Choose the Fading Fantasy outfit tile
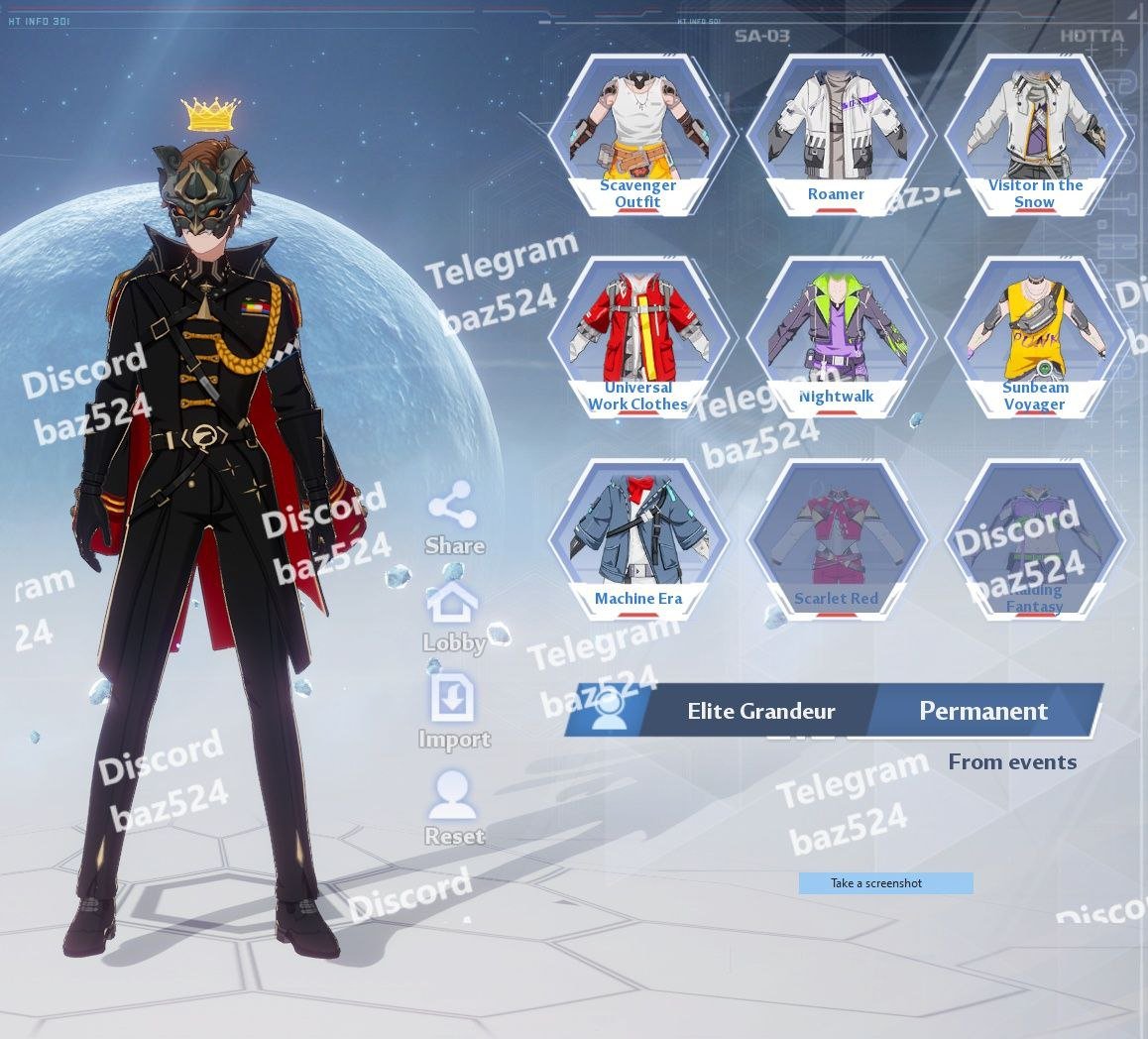This screenshot has width=1148, height=1039. [1034, 540]
